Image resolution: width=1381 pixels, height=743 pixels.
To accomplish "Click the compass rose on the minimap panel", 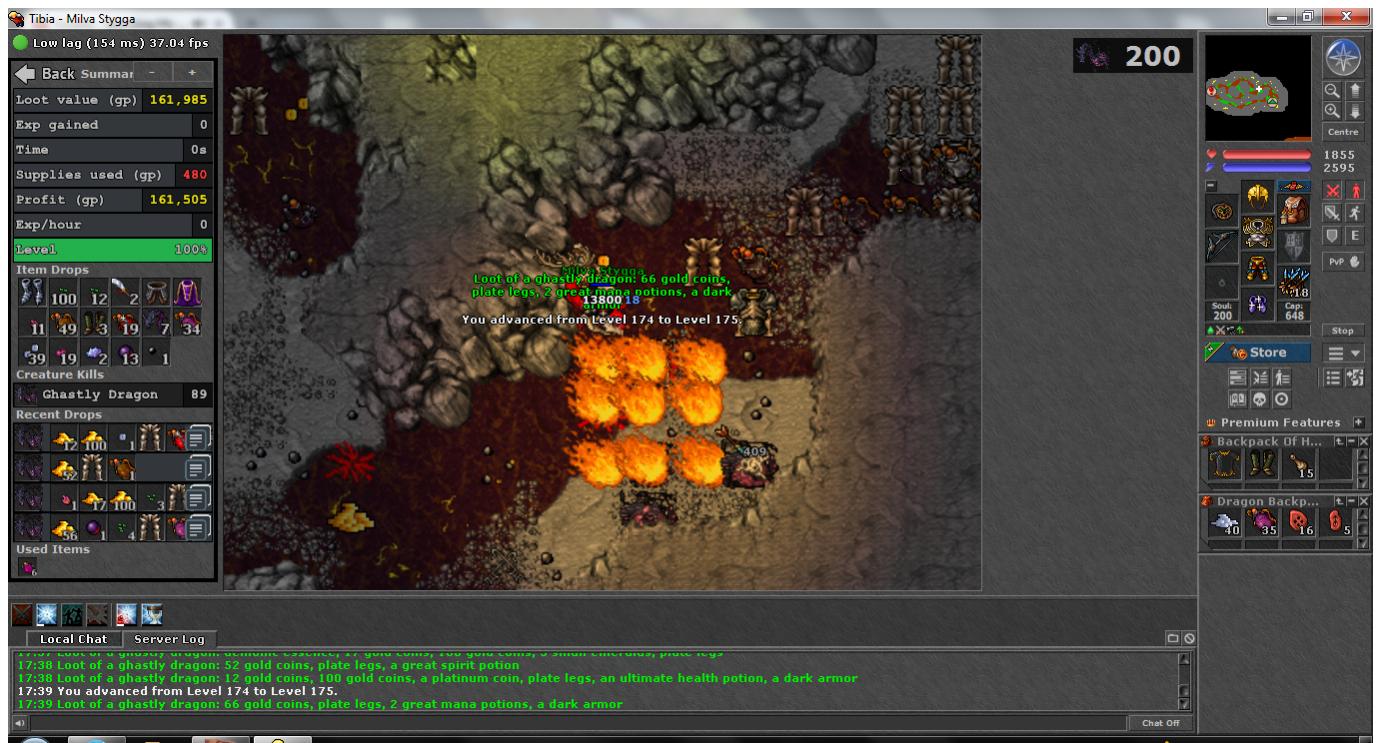I will [x=1342, y=59].
